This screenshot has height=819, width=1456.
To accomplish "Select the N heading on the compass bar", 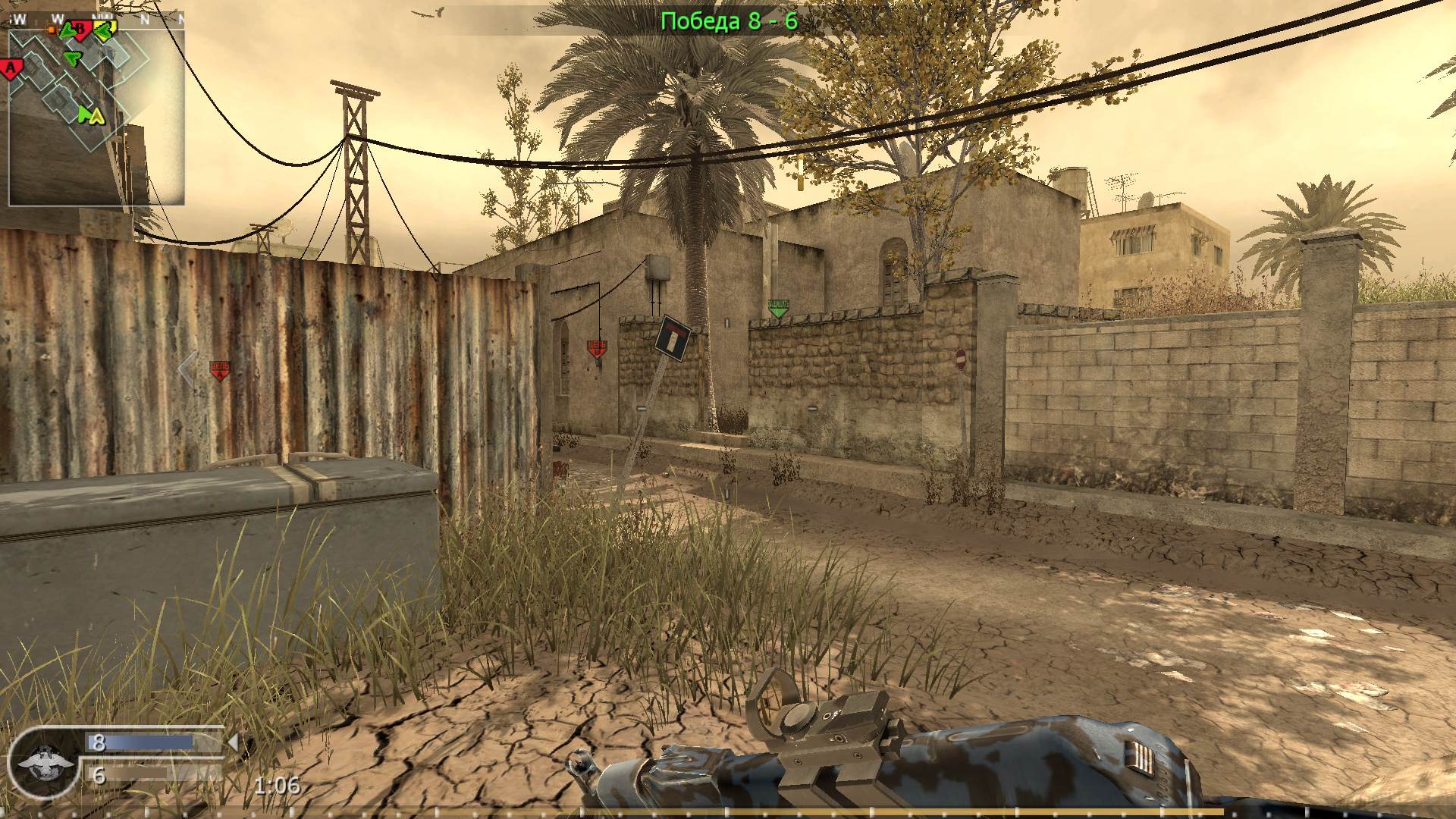I will click(146, 18).
